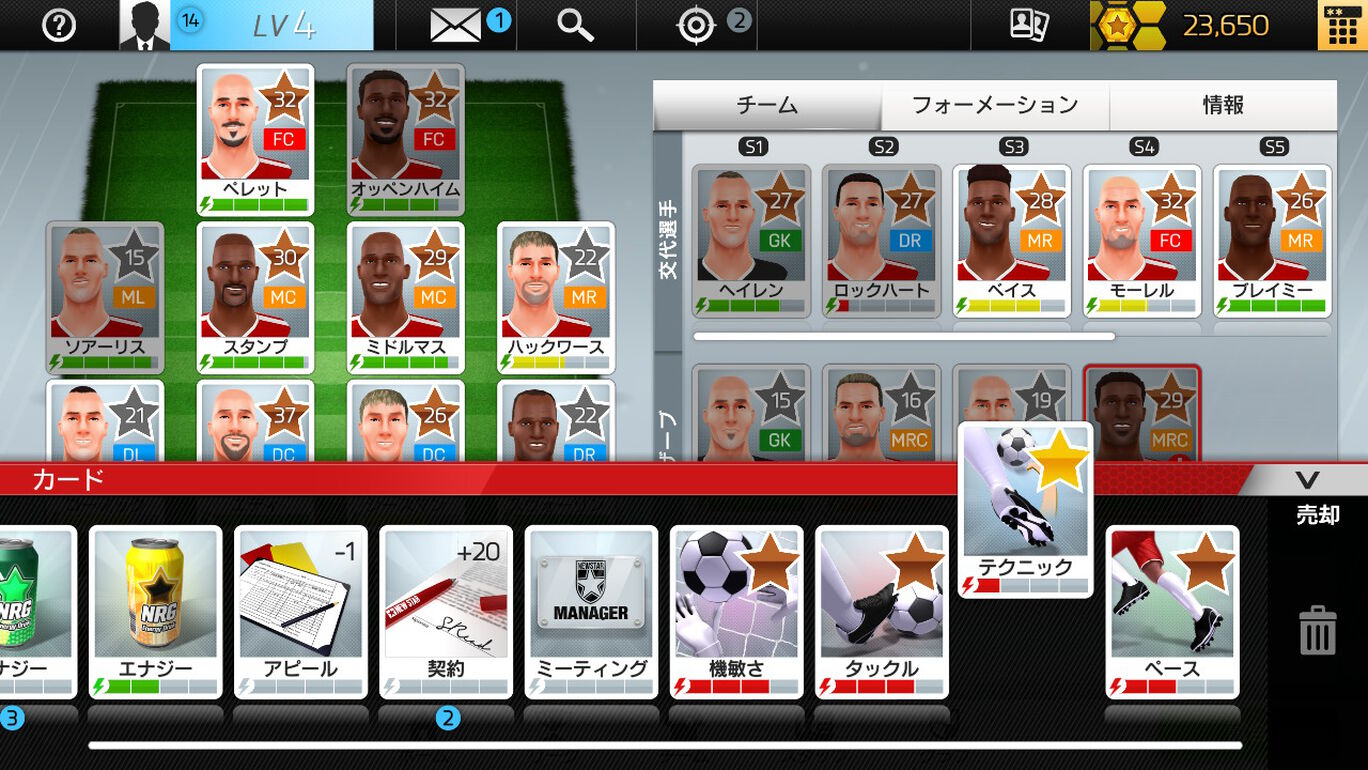Open the 情報 tab
The width and height of the screenshot is (1368, 770).
point(1223,105)
